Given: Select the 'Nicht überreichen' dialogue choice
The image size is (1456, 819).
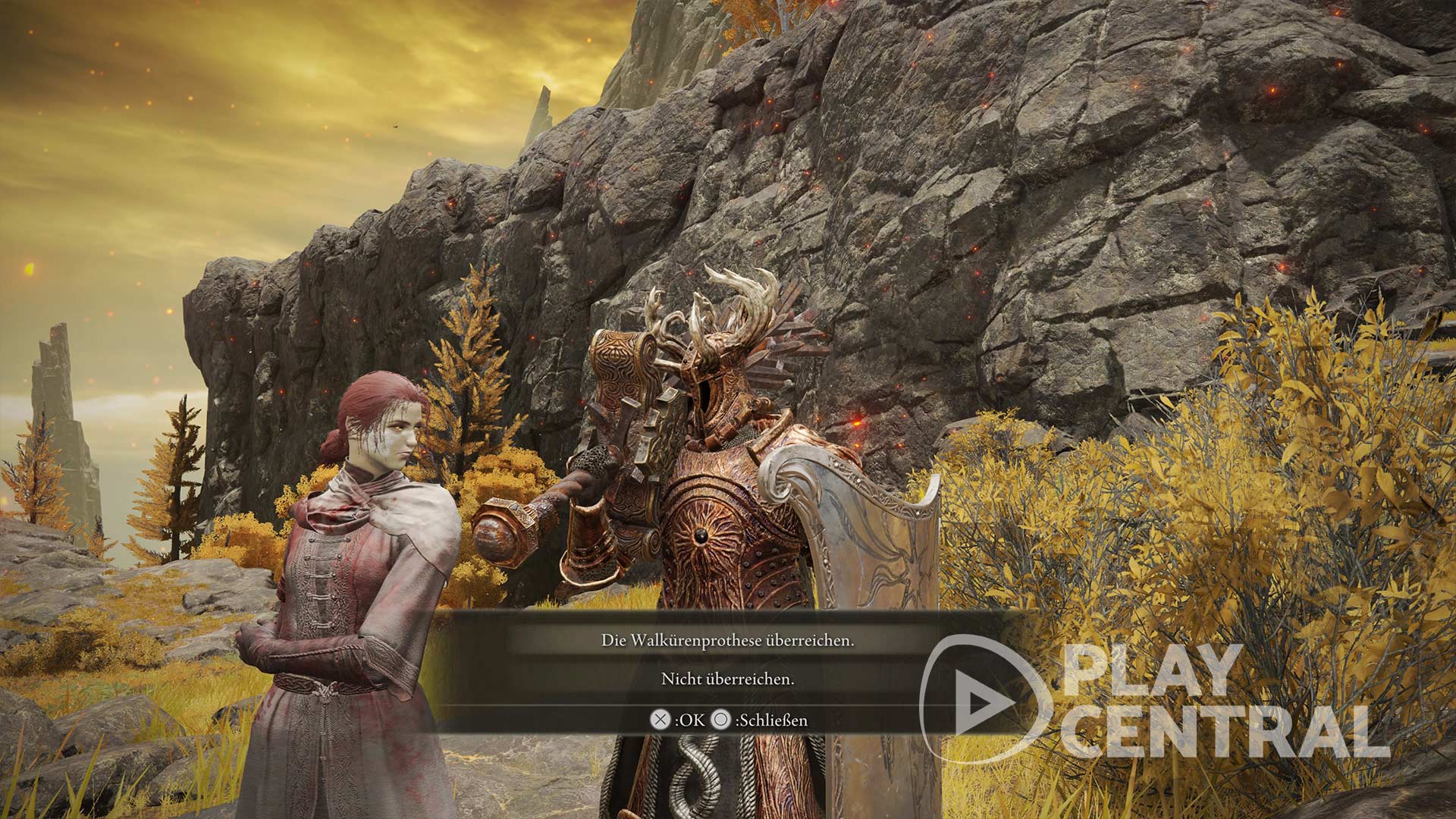Looking at the screenshot, I should pos(728,679).
